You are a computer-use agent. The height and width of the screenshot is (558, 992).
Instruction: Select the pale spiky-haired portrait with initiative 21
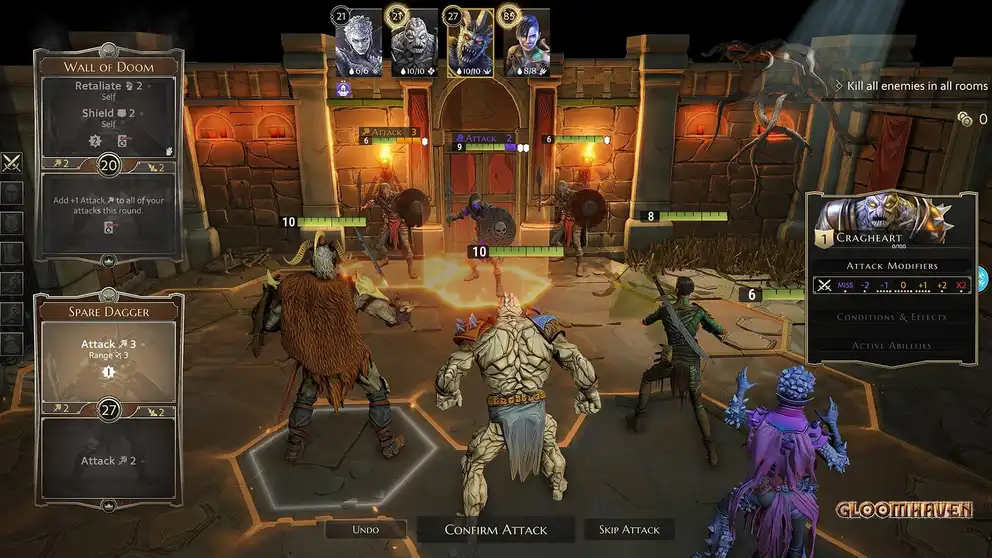[x=358, y=43]
